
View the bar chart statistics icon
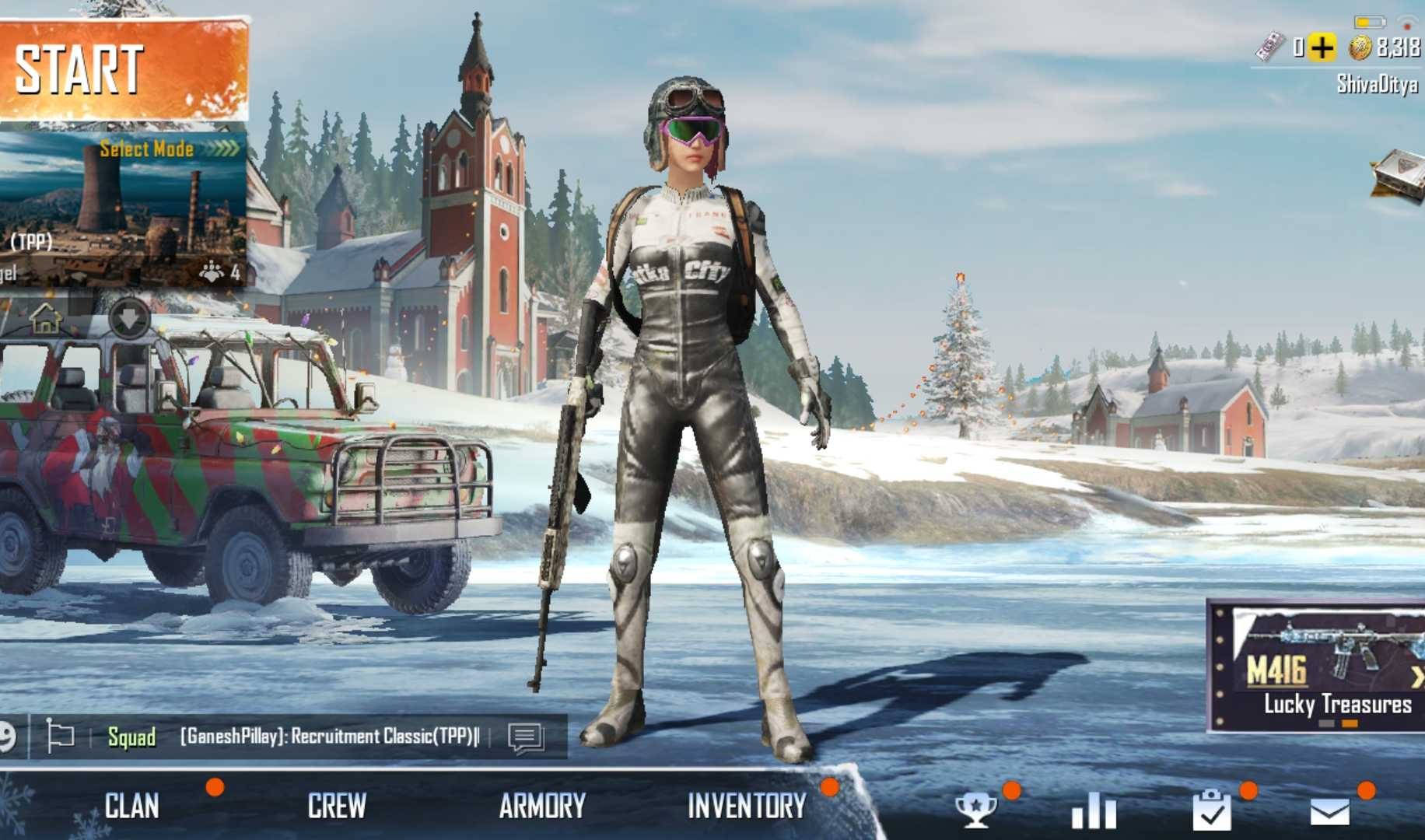pos(1094,810)
